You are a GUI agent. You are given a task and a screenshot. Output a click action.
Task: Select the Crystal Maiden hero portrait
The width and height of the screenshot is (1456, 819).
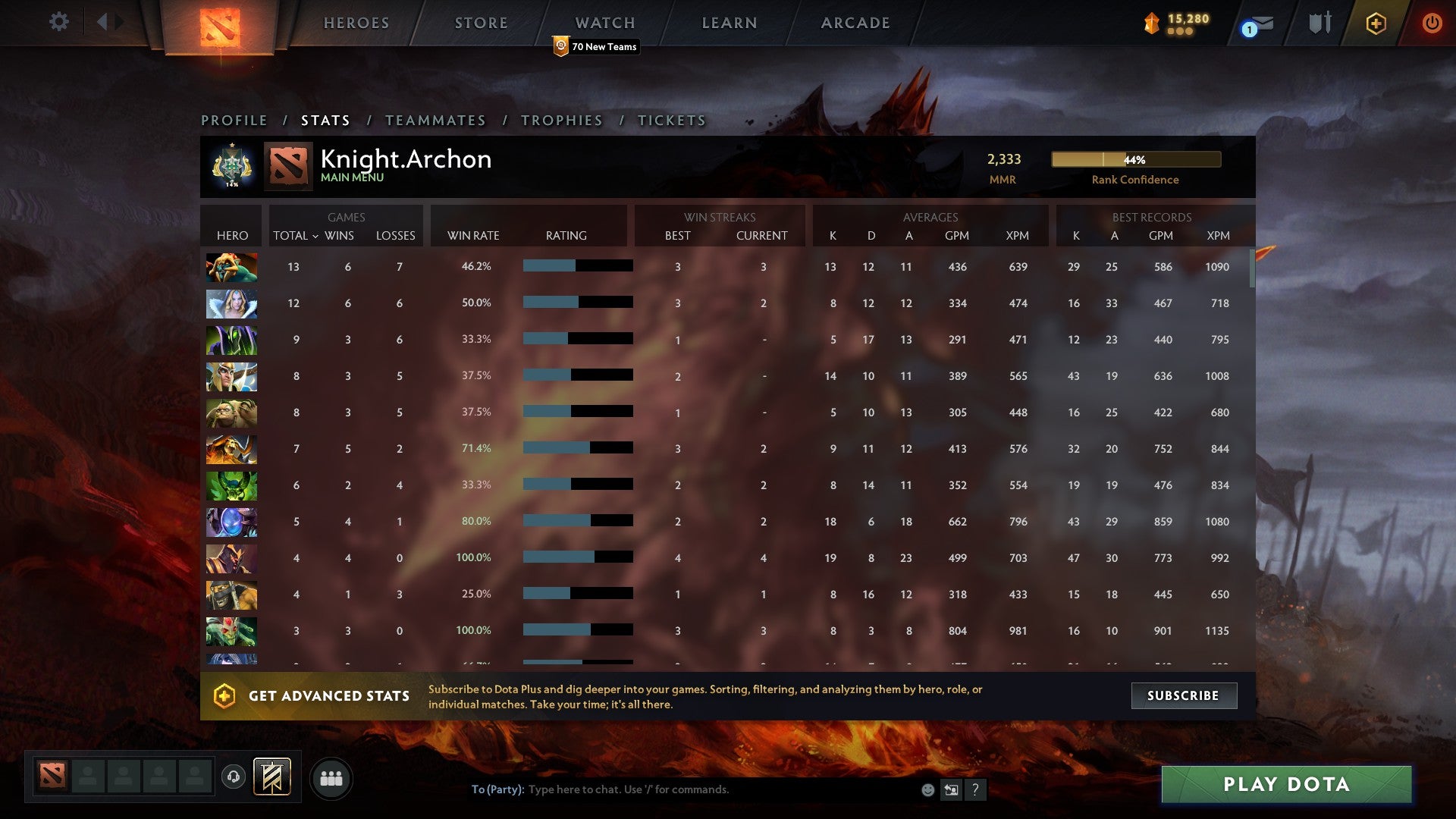click(231, 303)
